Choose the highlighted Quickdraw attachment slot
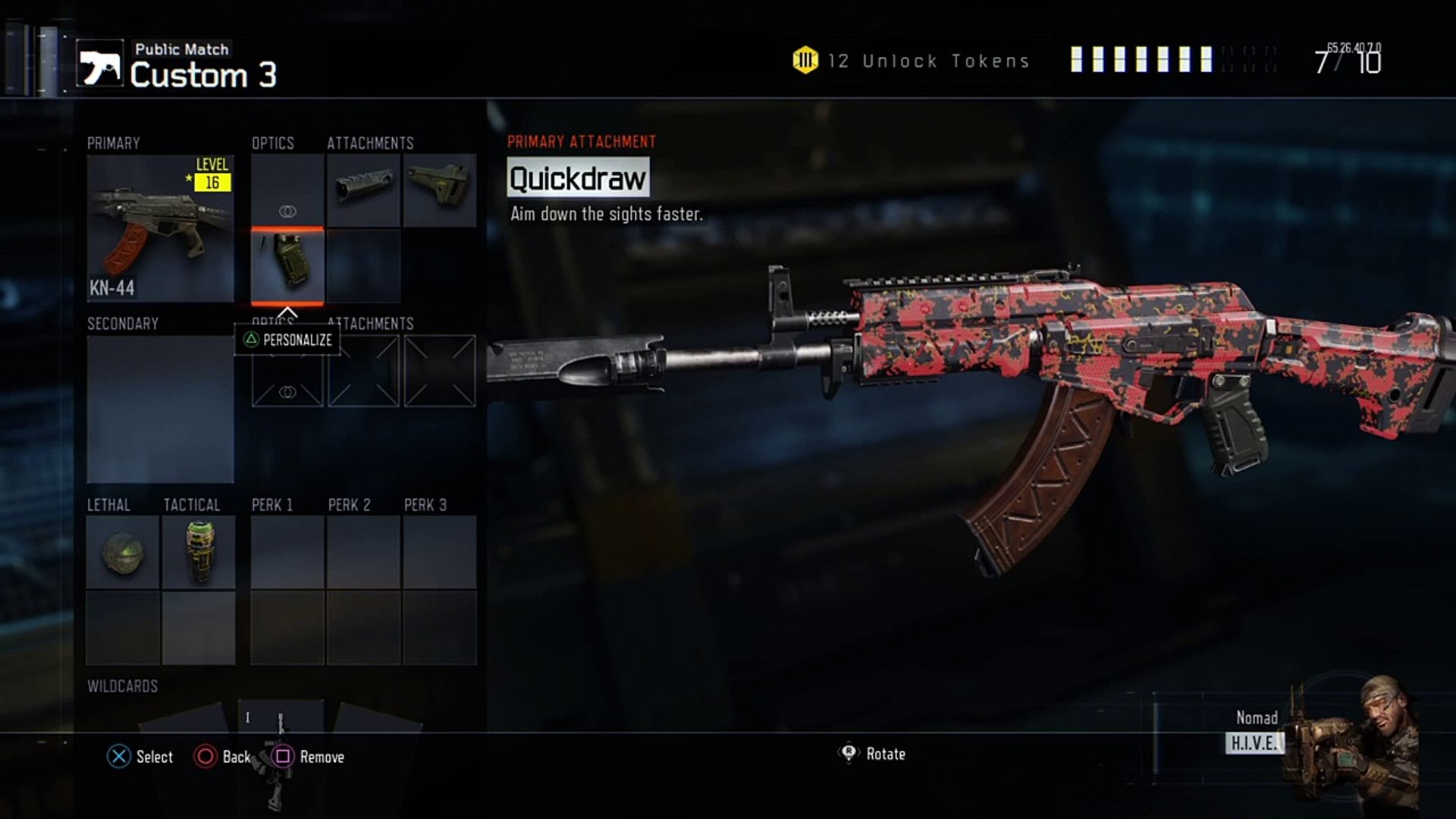 tap(287, 266)
